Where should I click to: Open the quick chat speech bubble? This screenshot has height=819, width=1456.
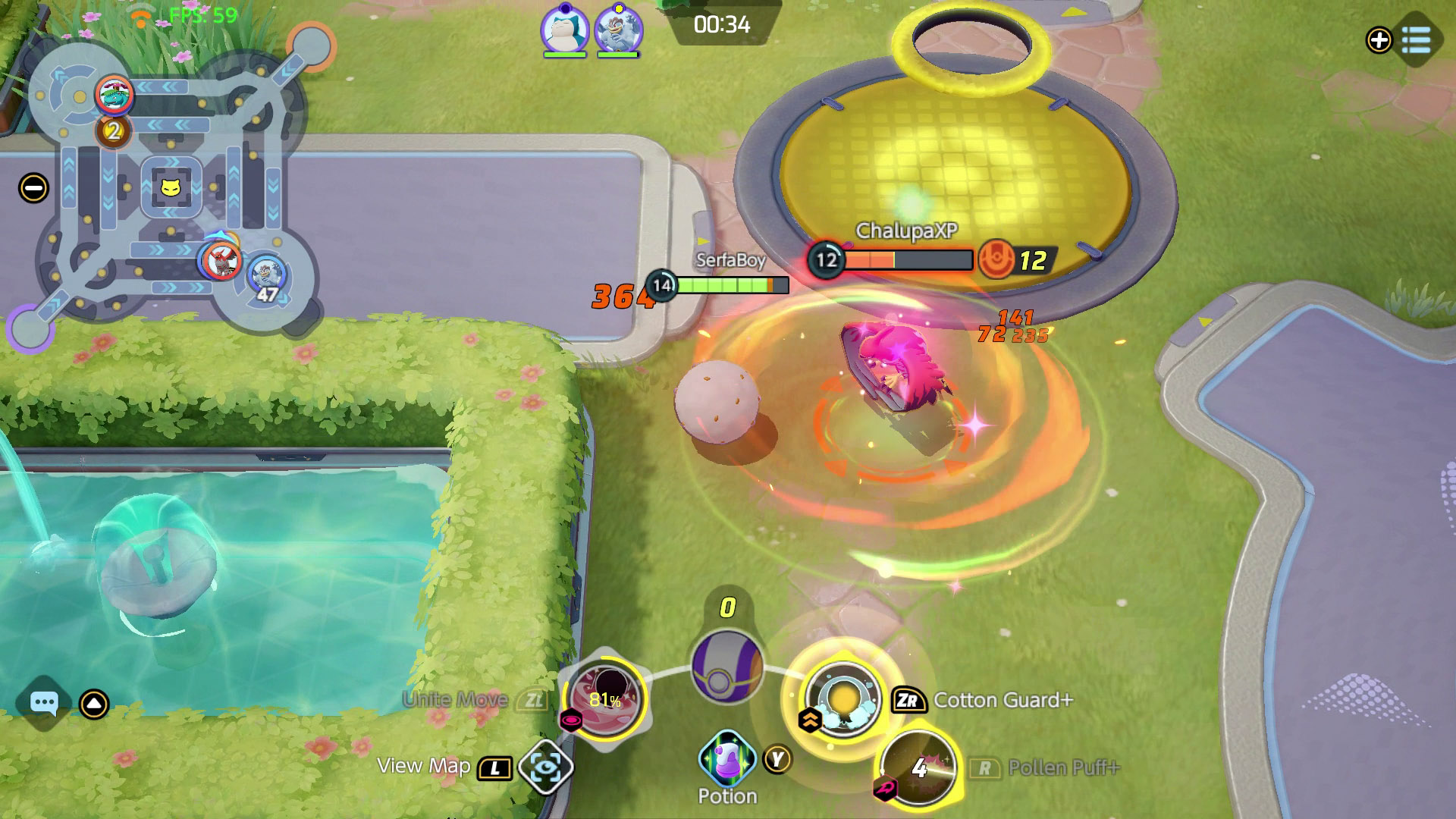tap(43, 704)
